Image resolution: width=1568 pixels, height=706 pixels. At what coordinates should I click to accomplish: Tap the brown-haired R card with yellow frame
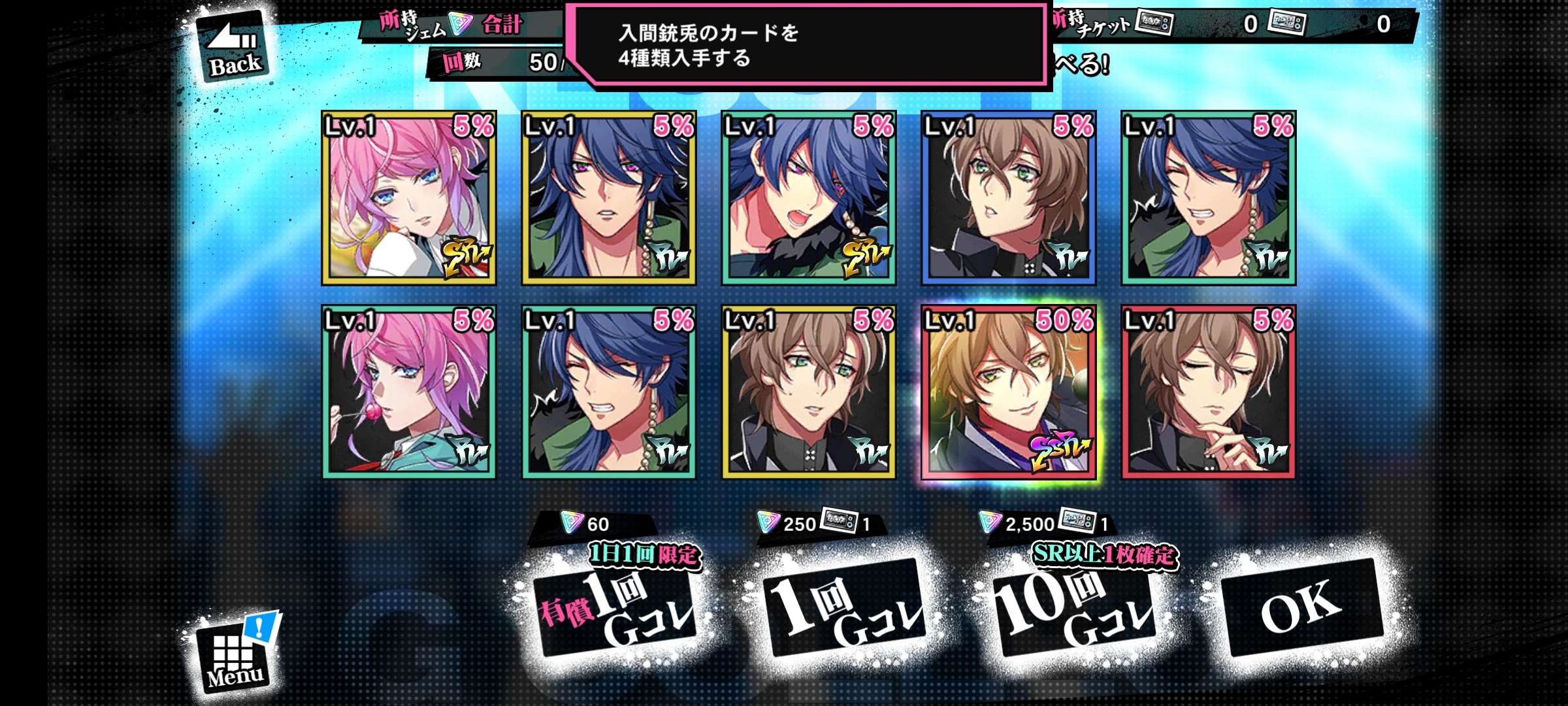pos(808,392)
